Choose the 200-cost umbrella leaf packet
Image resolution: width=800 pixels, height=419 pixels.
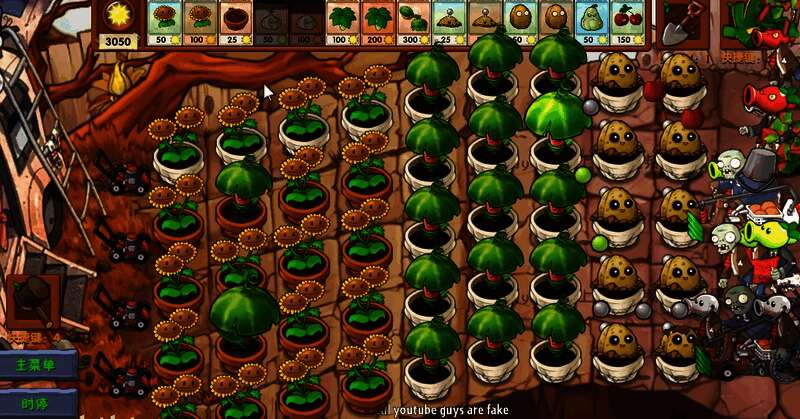coord(377,23)
